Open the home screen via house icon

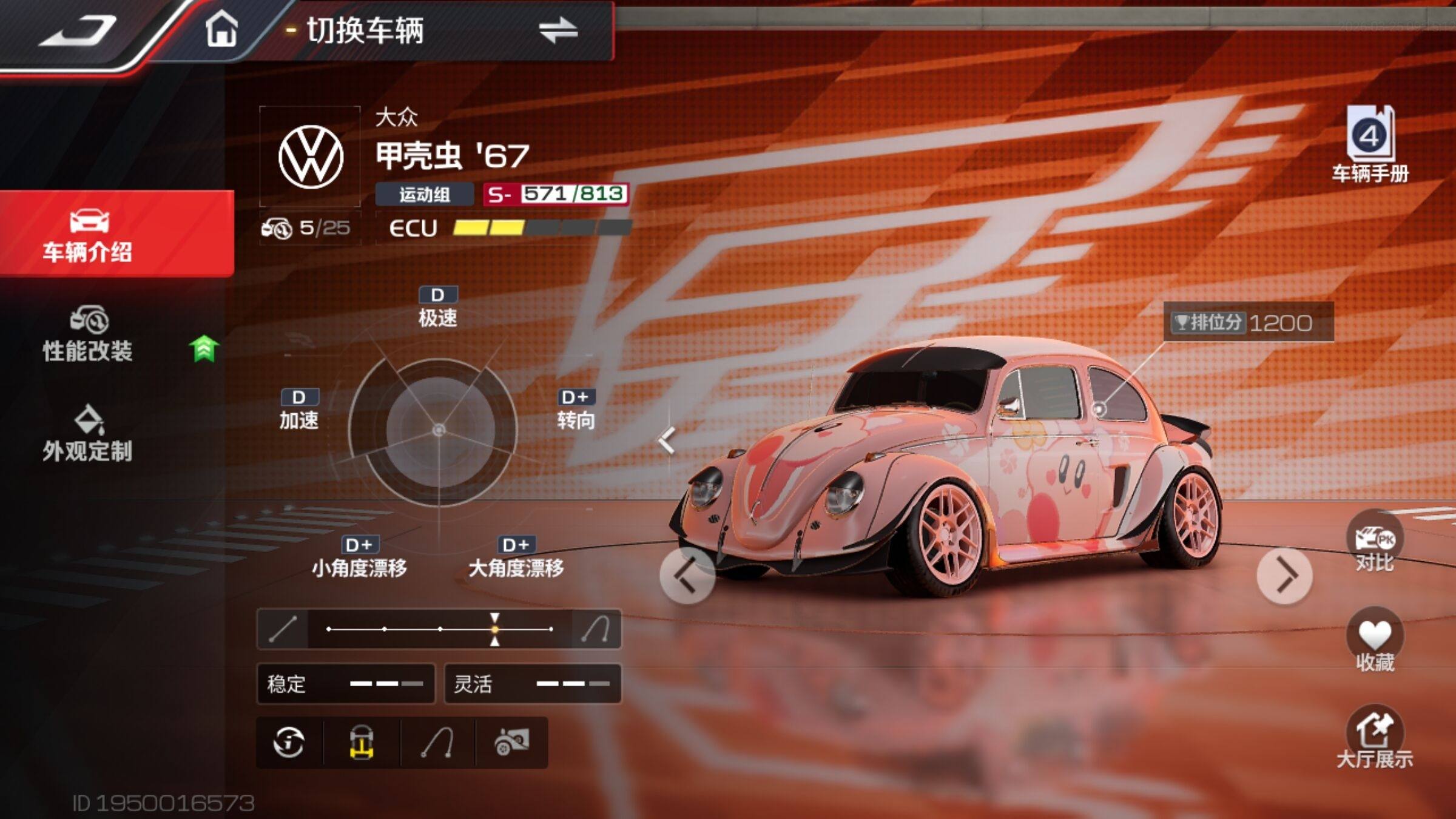click(x=221, y=30)
